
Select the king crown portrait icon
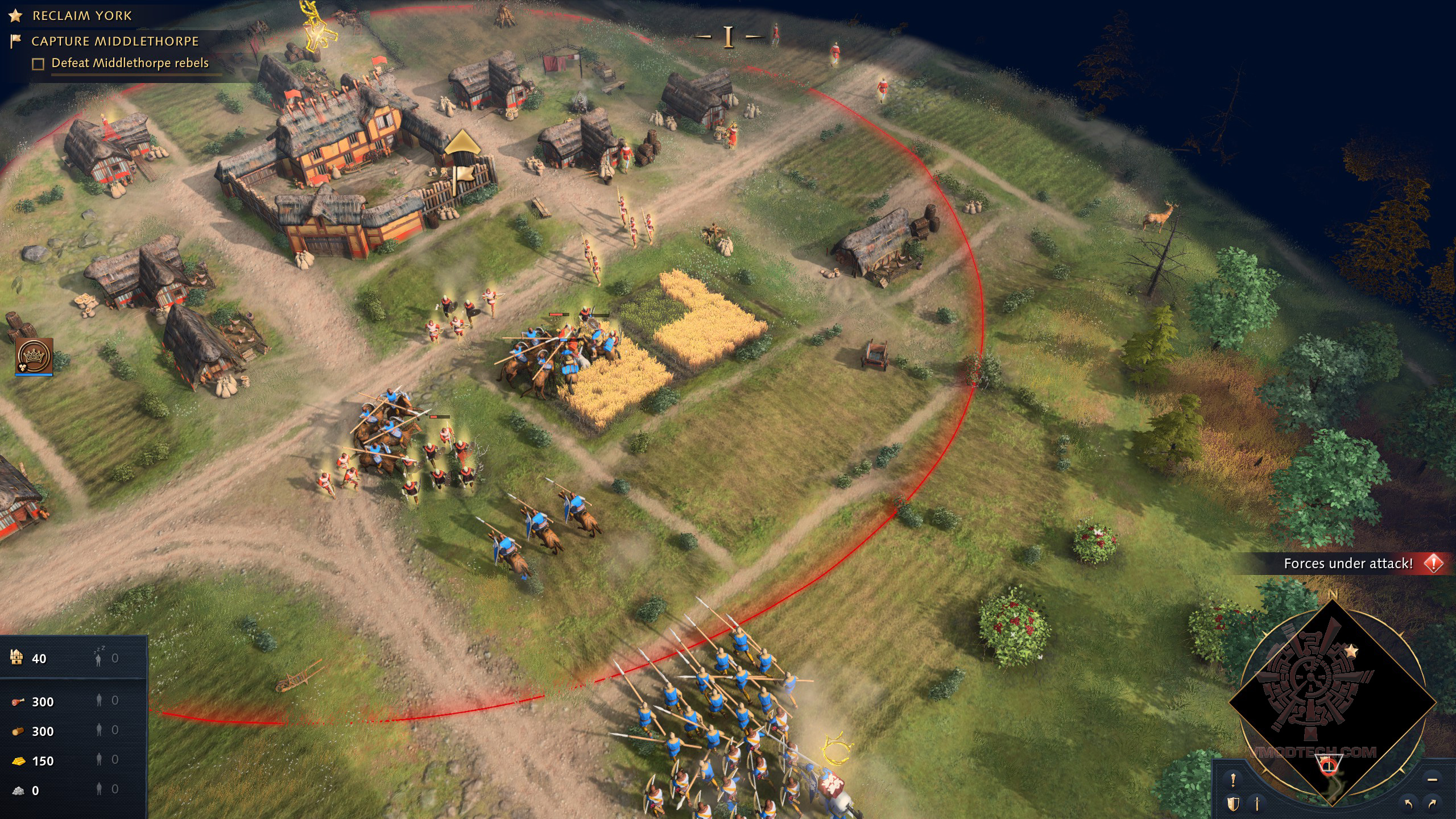35,356
